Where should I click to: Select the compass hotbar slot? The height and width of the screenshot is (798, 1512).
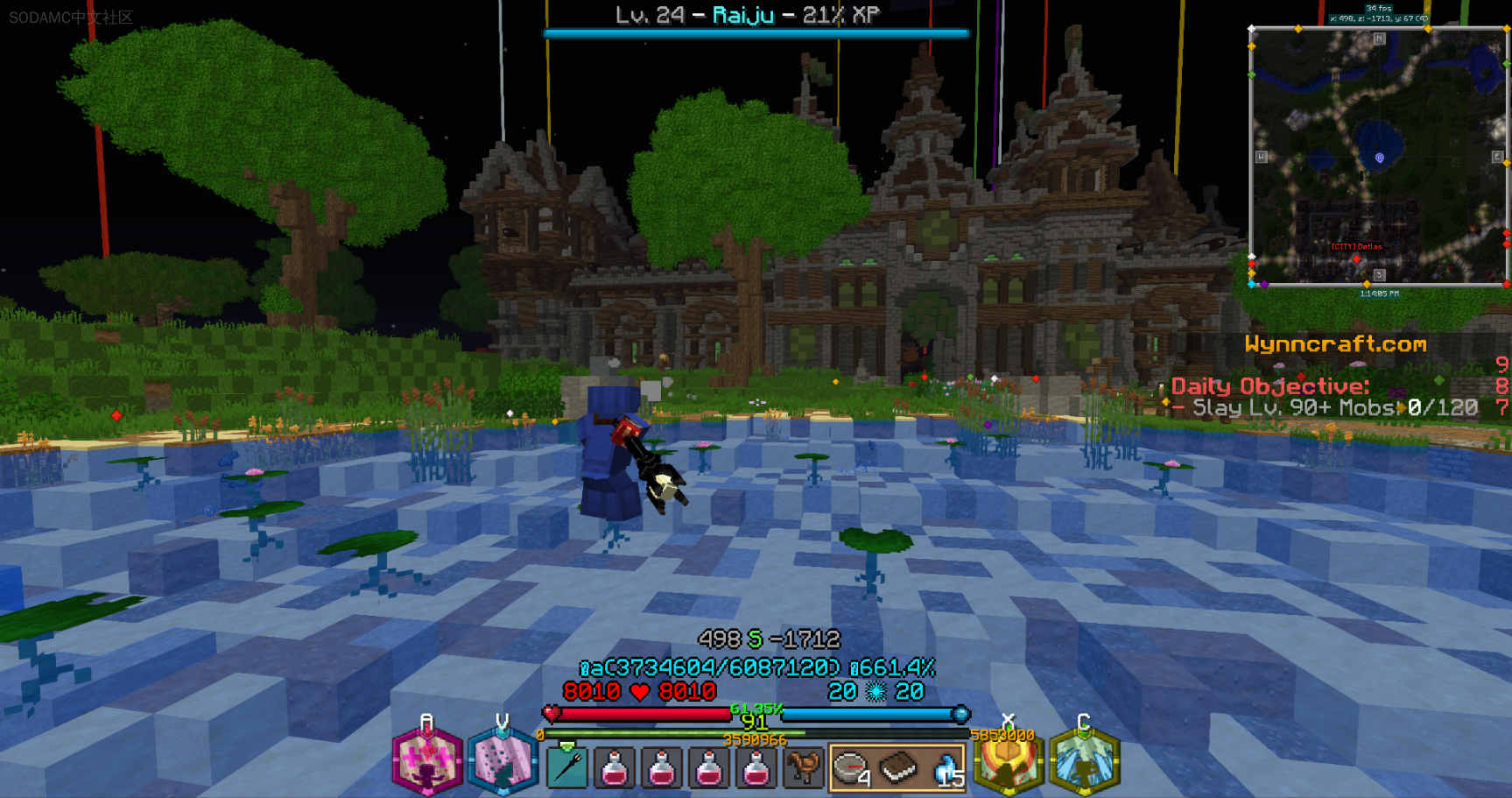point(851,768)
